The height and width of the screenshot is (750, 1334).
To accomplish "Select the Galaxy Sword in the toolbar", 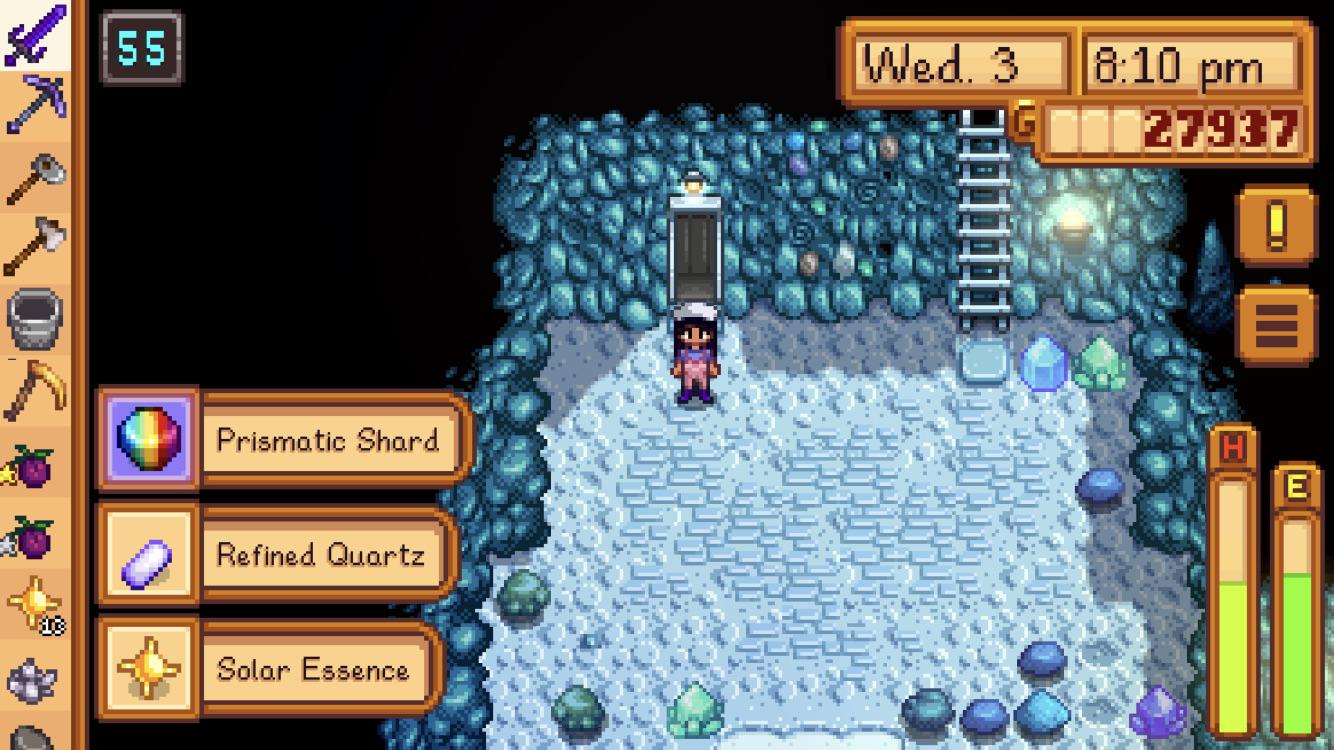I will pos(36,34).
